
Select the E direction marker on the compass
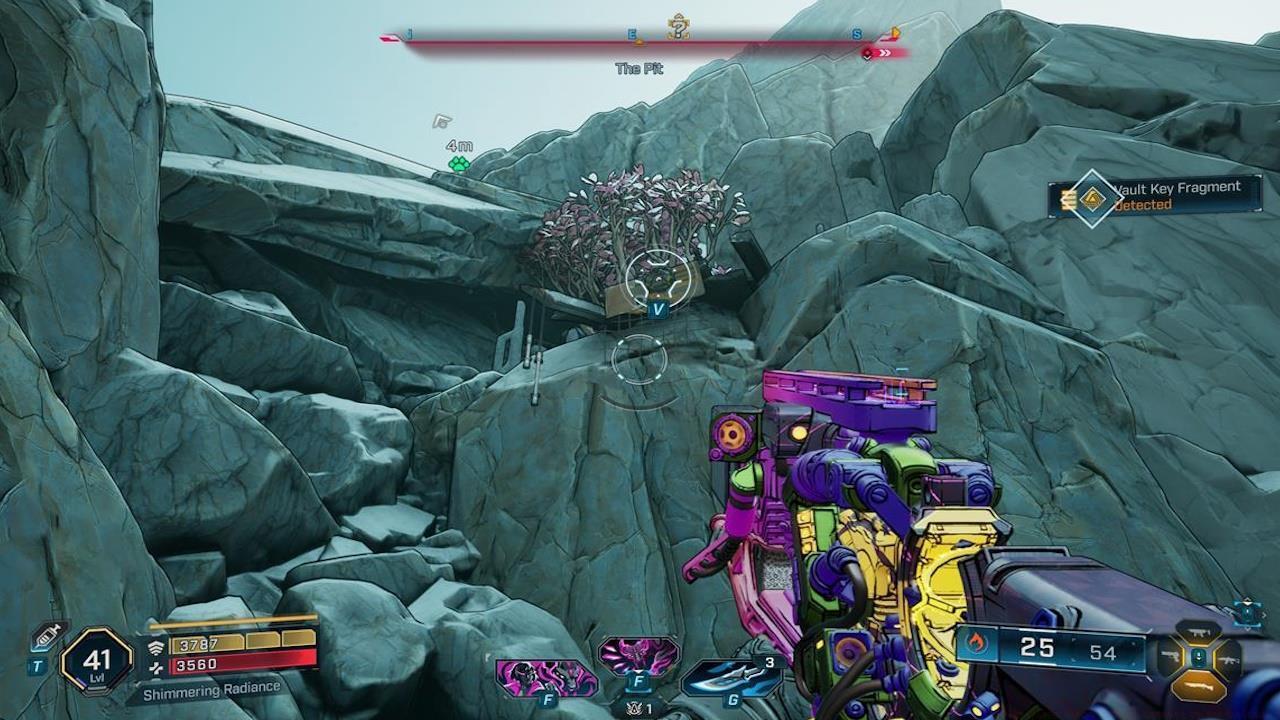pyautogui.click(x=632, y=33)
